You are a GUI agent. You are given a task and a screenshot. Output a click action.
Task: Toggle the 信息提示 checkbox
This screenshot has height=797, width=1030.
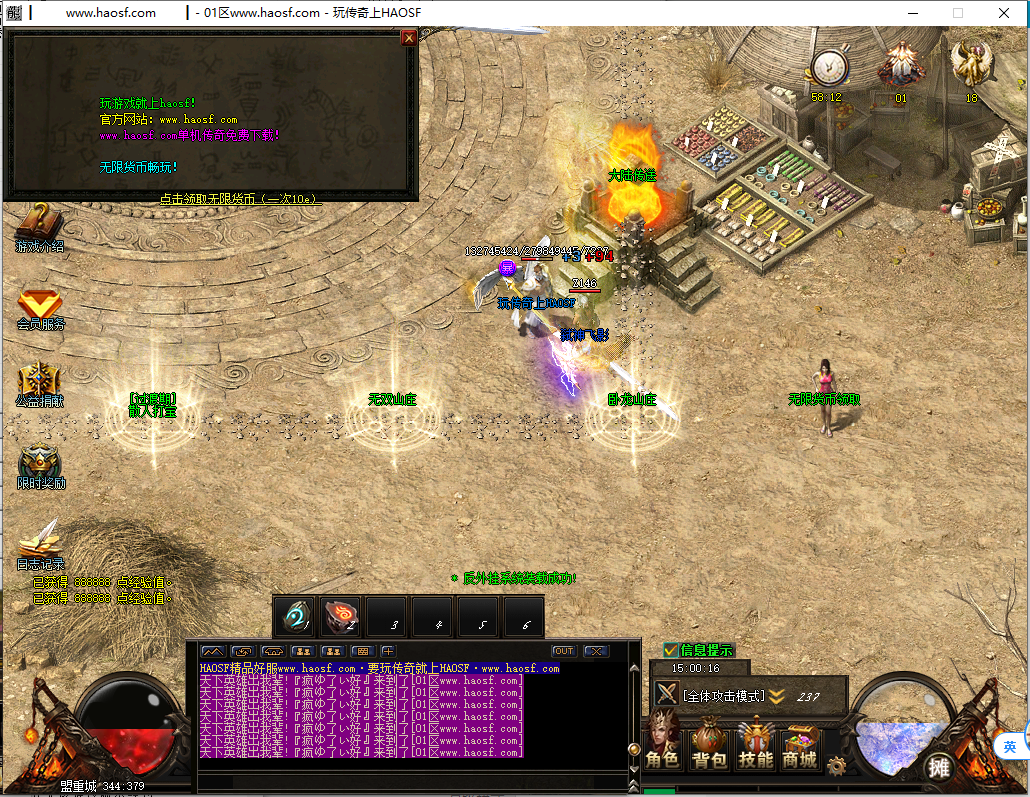[x=671, y=650]
